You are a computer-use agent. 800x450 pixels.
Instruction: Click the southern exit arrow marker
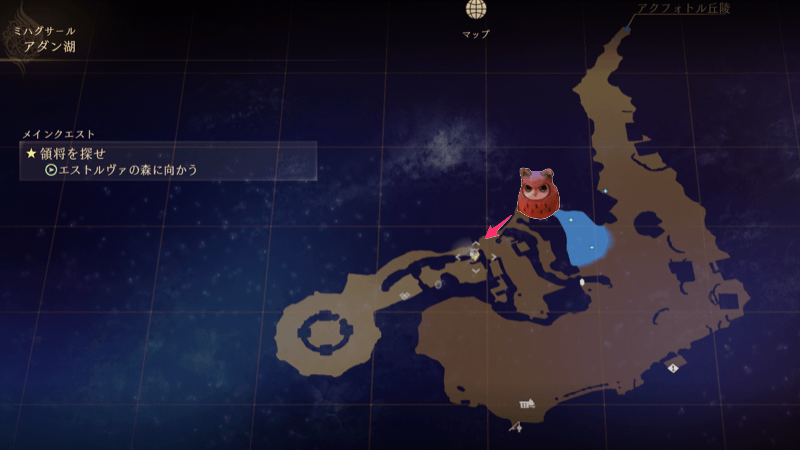(x=516, y=427)
